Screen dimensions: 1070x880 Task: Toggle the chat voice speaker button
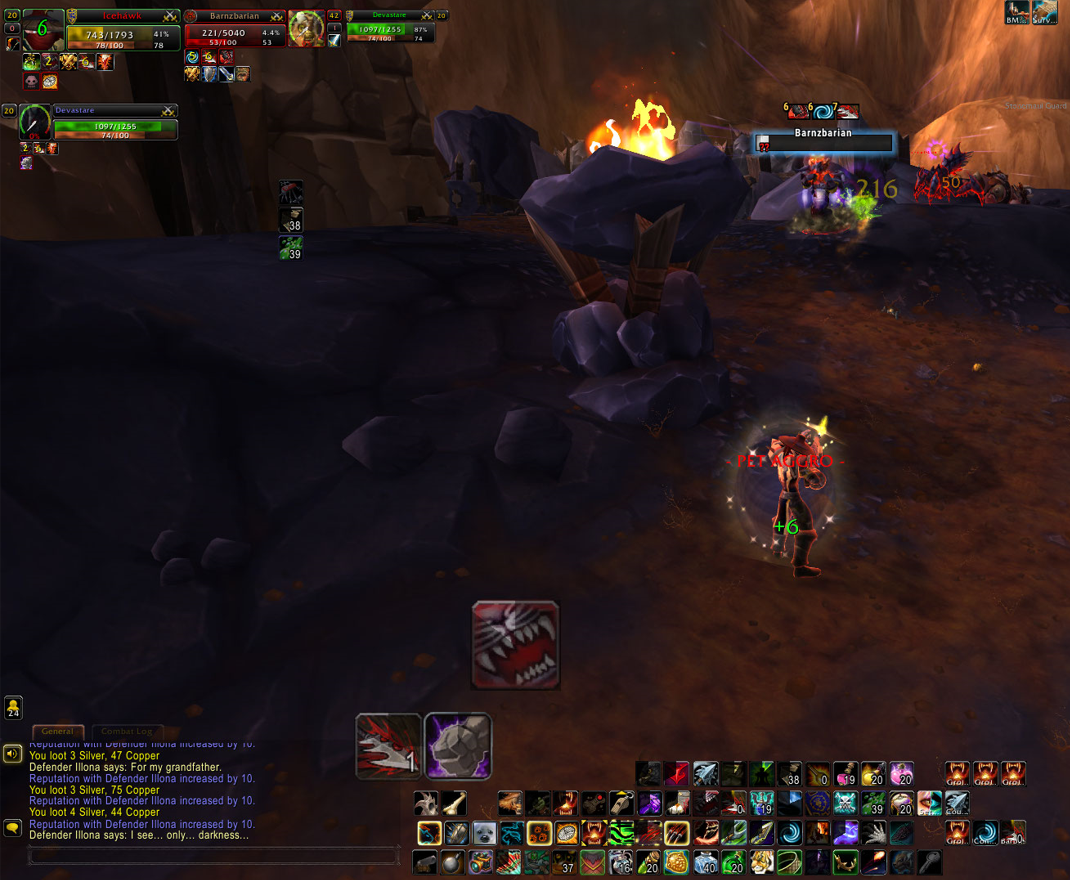(x=12, y=754)
